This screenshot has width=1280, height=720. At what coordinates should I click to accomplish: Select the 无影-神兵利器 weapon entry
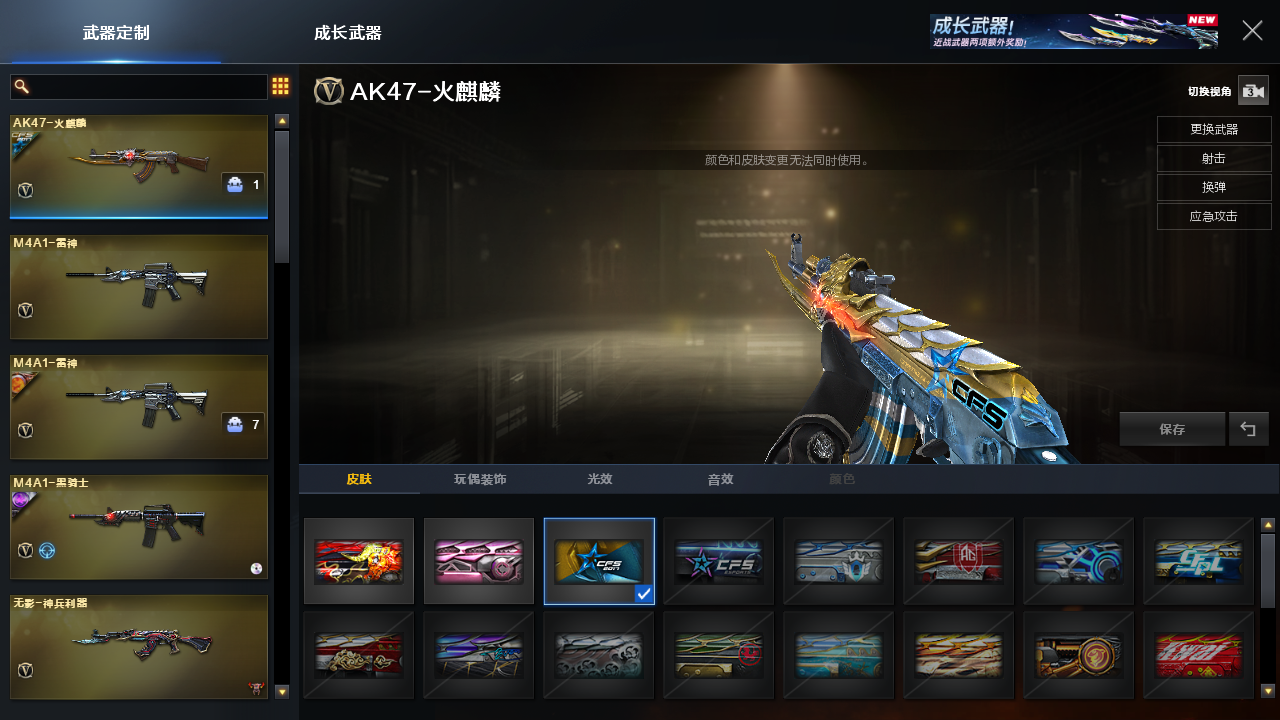click(139, 646)
